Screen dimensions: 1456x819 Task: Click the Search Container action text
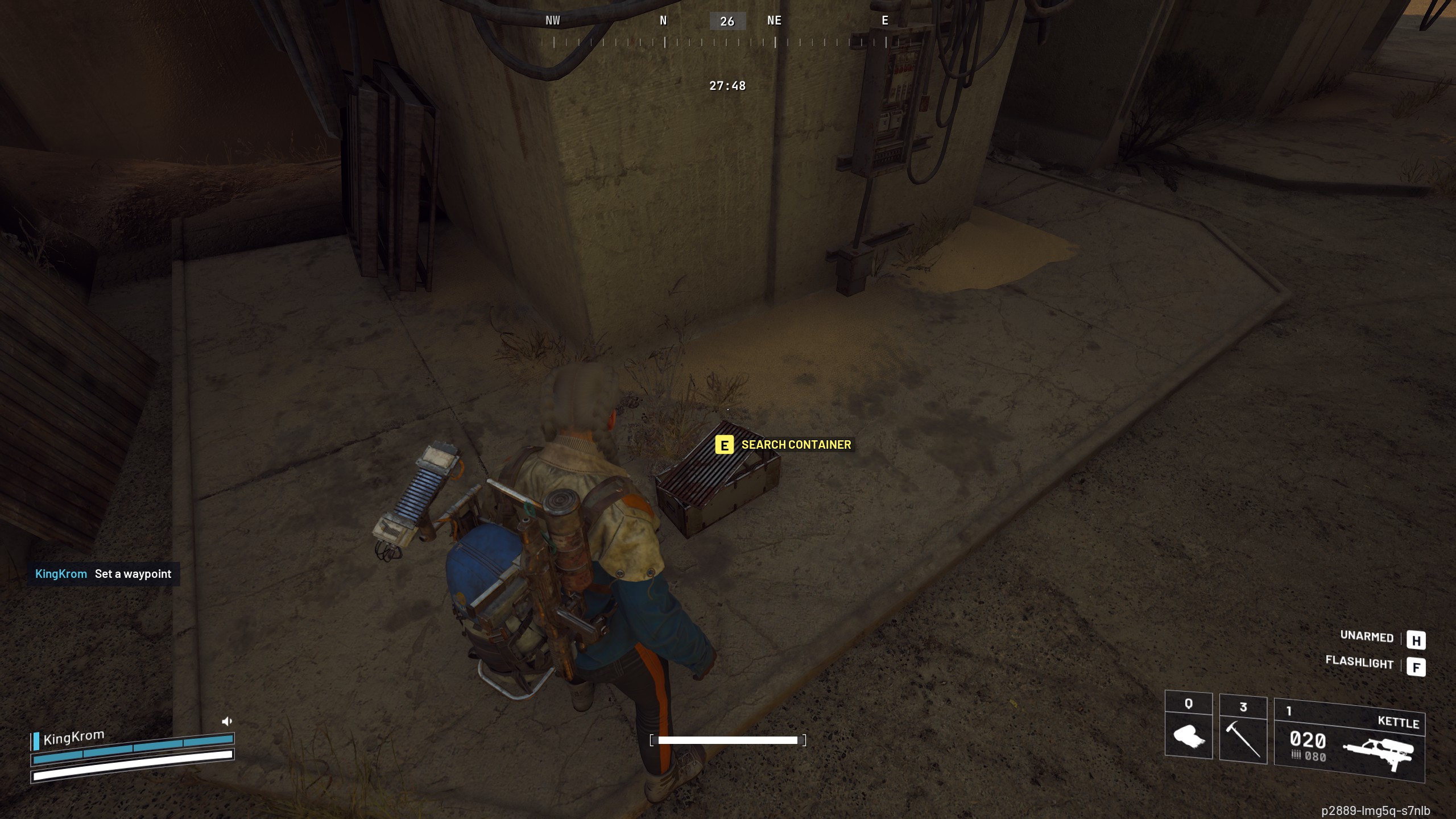[795, 445]
